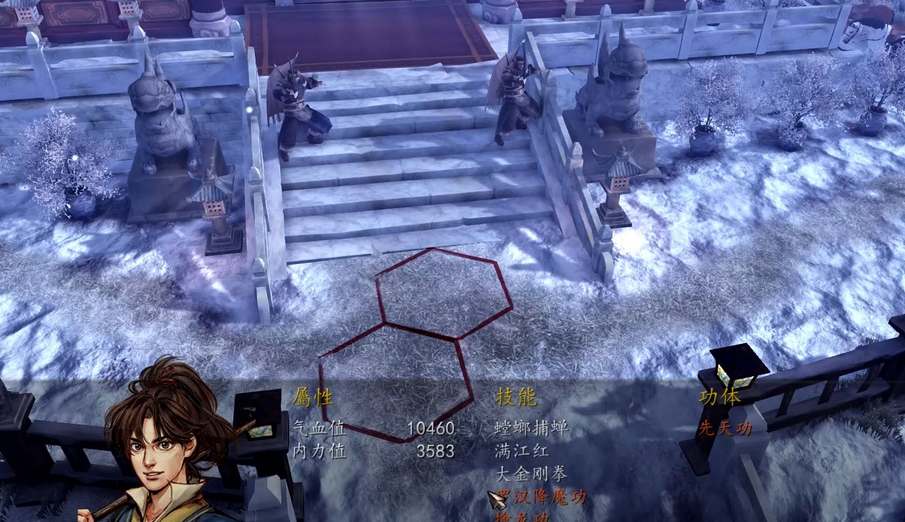Select the upper red-outlined hex tile
Screen dimensions: 905x522
click(444, 292)
